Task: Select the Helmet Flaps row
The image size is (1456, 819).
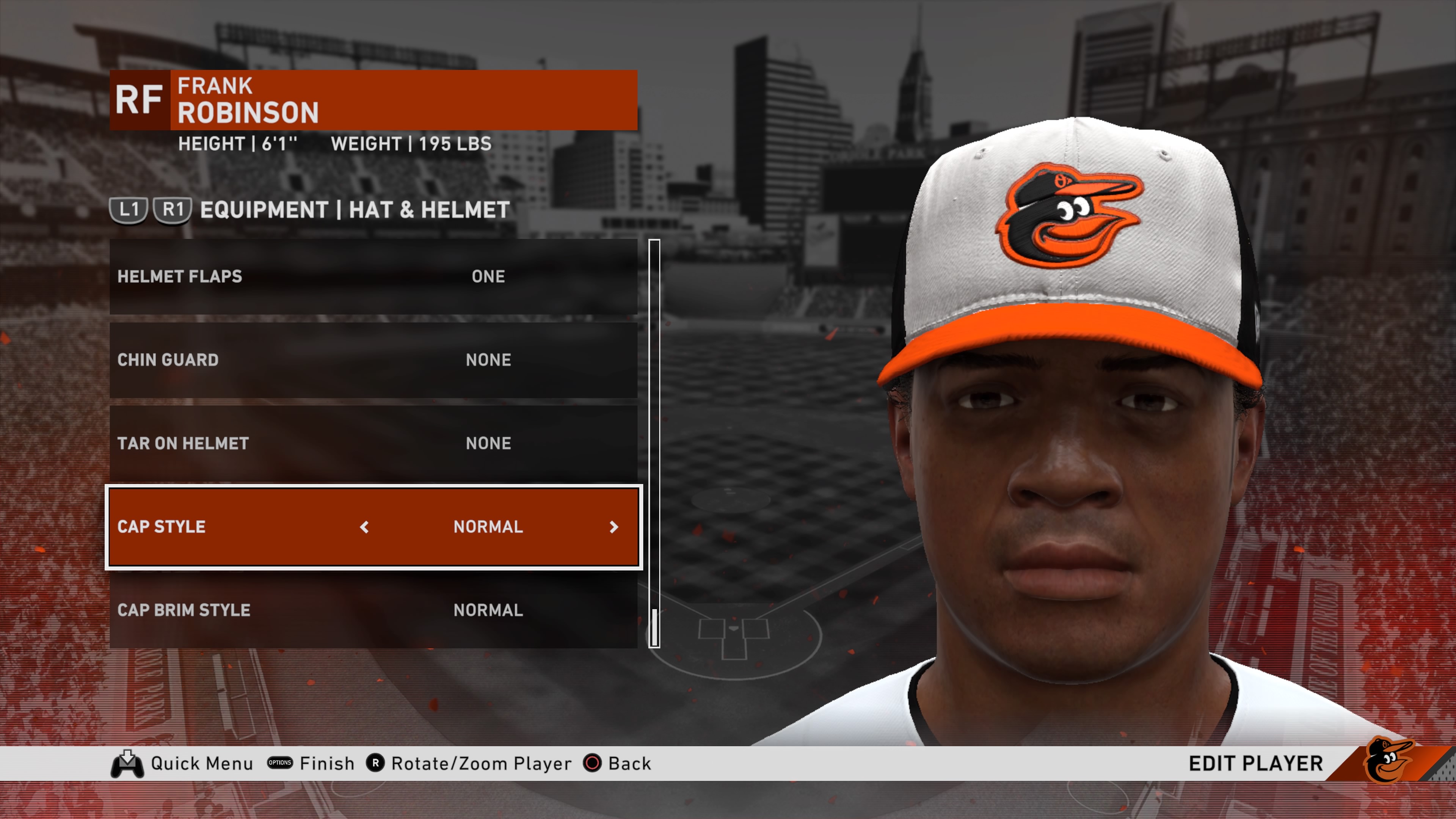Action: click(373, 276)
